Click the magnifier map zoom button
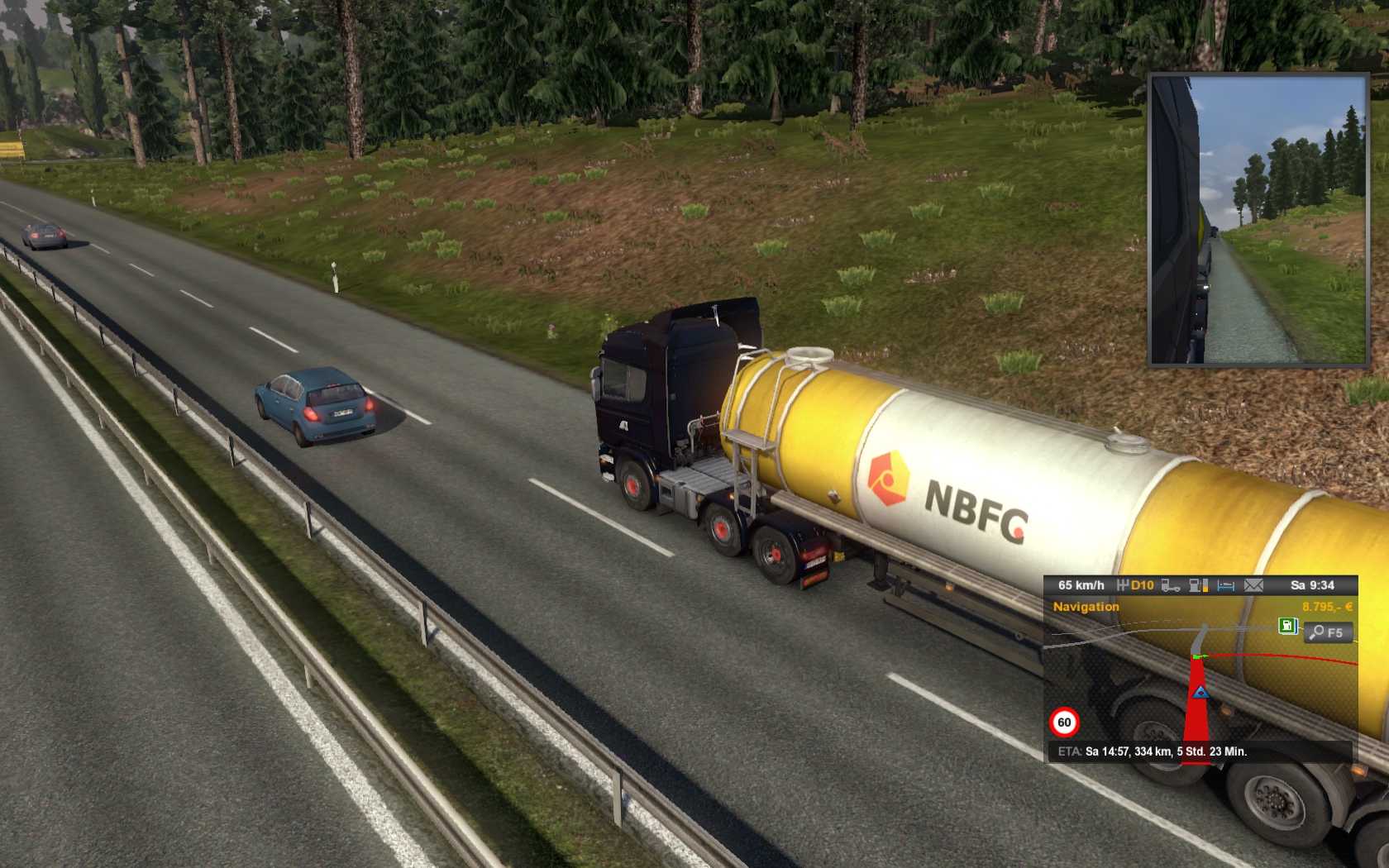This screenshot has height=868, width=1389. click(x=1328, y=632)
